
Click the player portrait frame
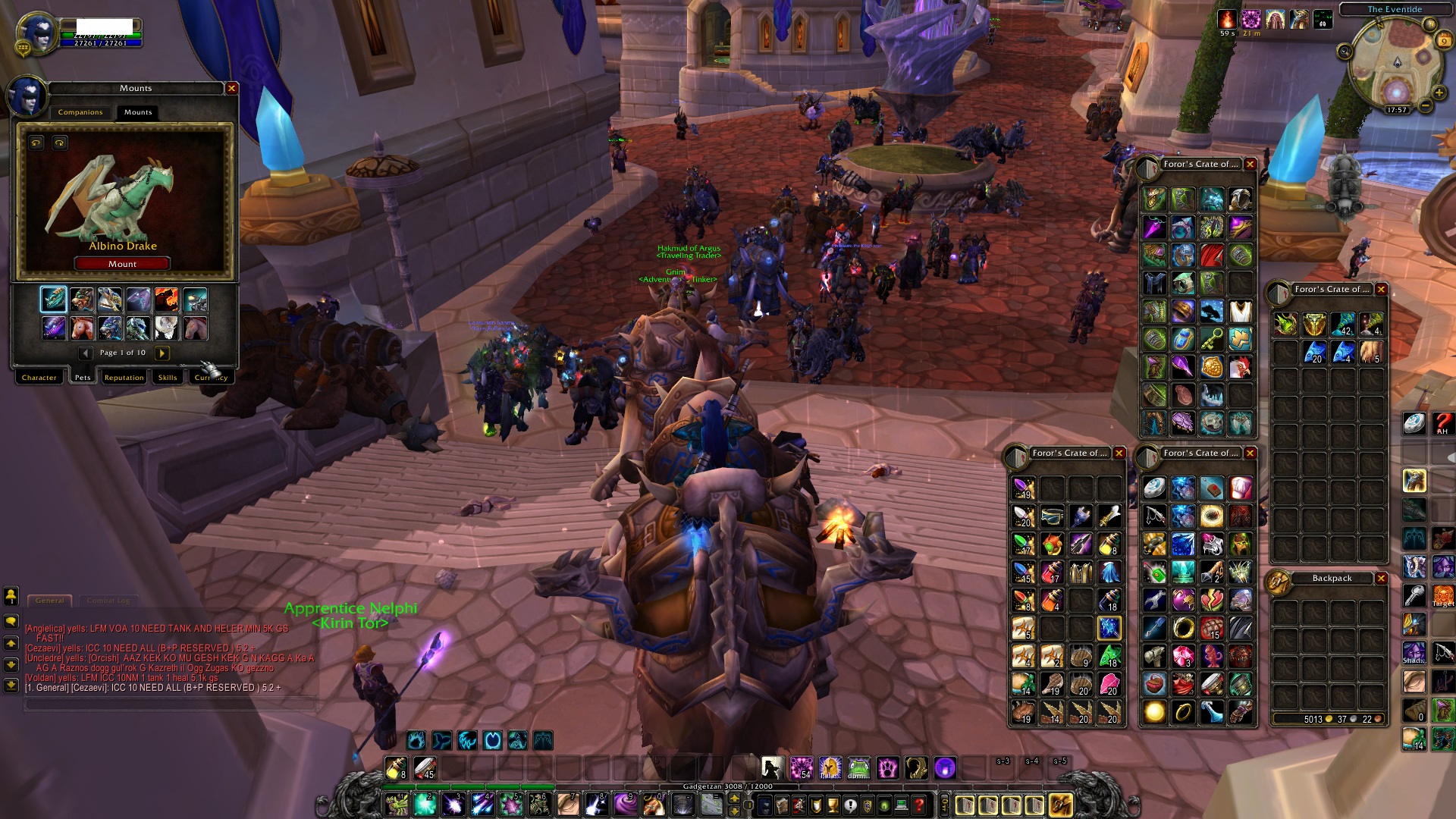coord(38,32)
